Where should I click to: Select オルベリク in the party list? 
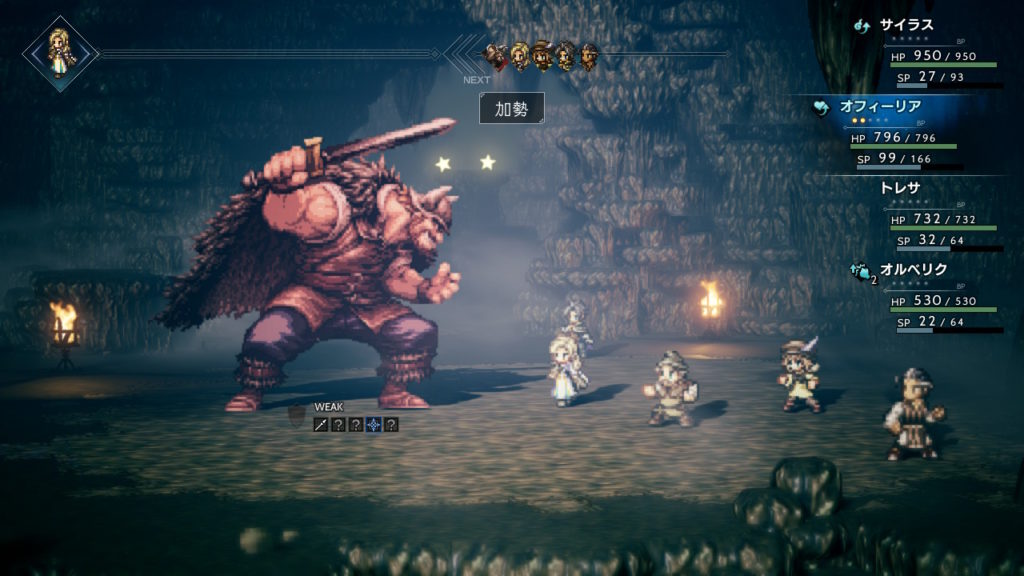(913, 269)
